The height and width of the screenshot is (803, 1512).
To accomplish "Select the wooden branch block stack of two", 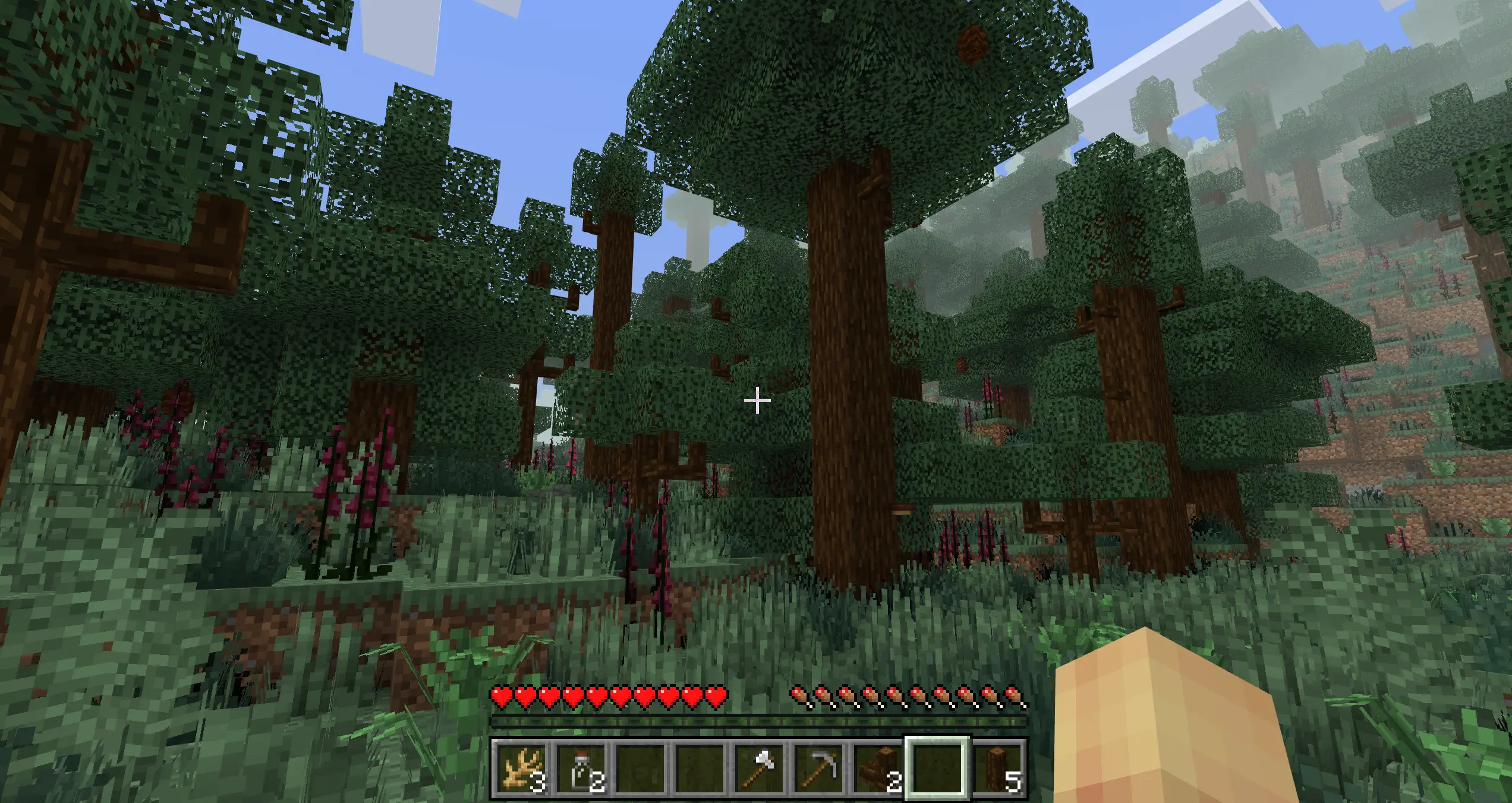I will (878, 768).
